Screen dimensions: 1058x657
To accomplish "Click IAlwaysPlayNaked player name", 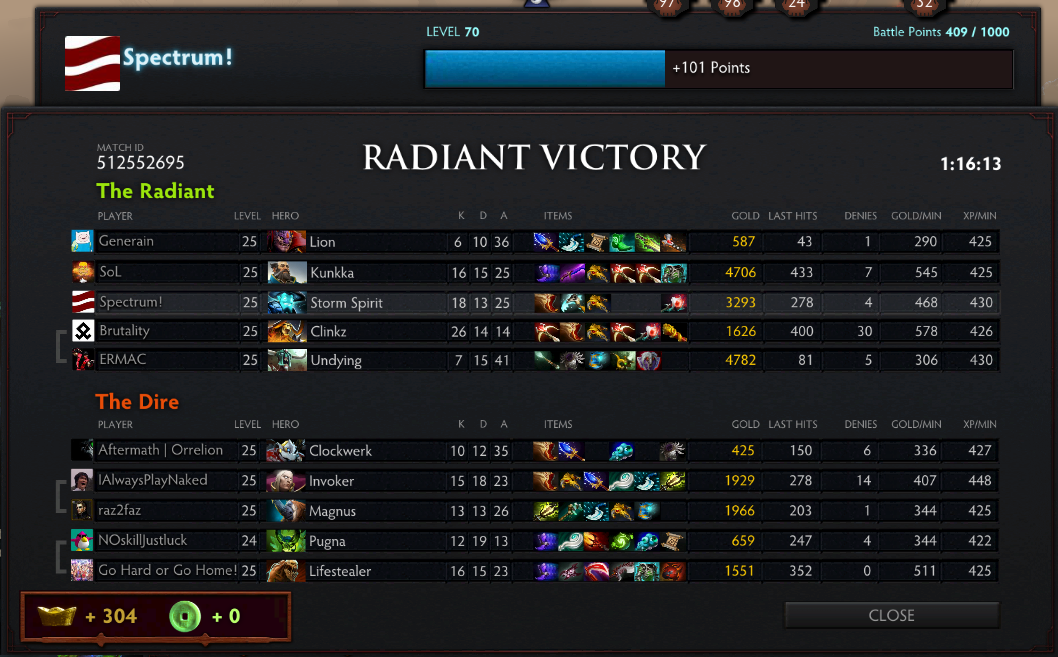I will [x=153, y=480].
